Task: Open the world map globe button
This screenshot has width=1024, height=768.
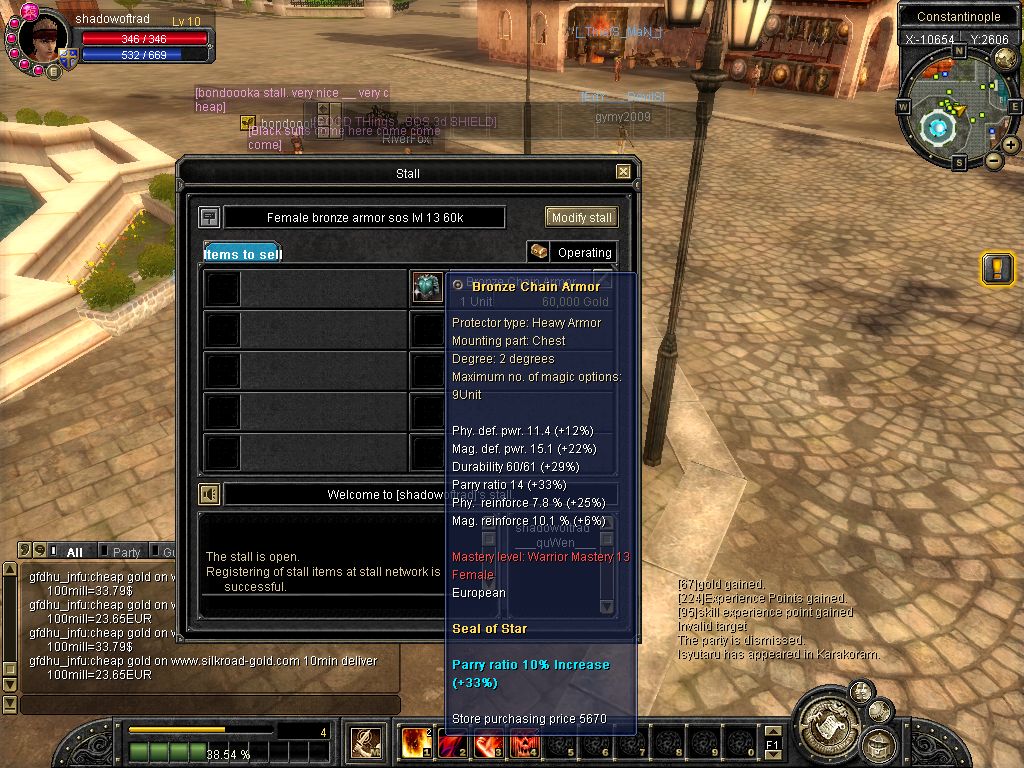Action: (937, 127)
